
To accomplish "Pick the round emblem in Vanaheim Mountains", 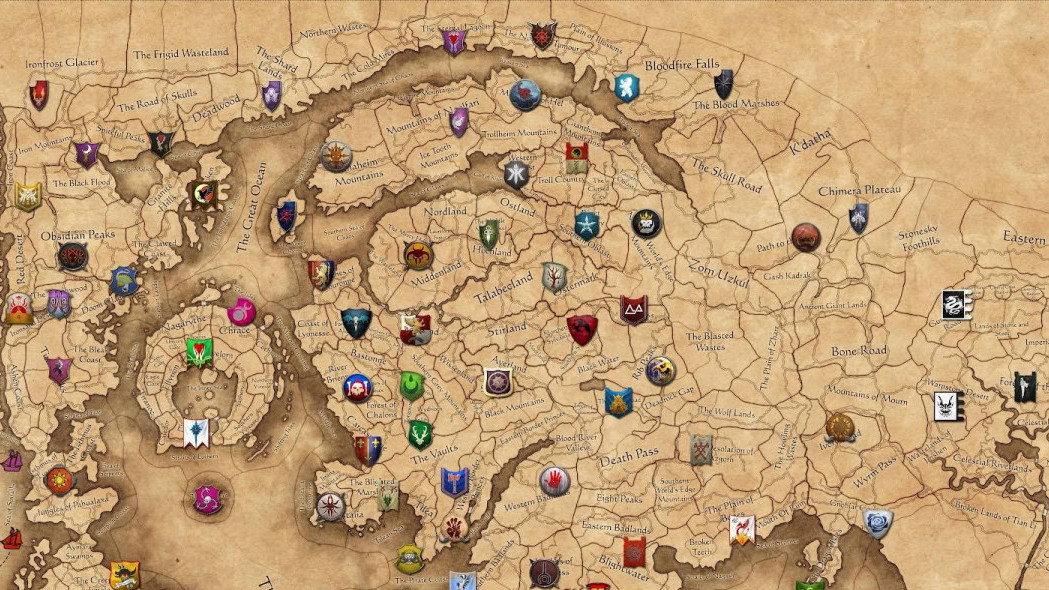I will point(335,156).
